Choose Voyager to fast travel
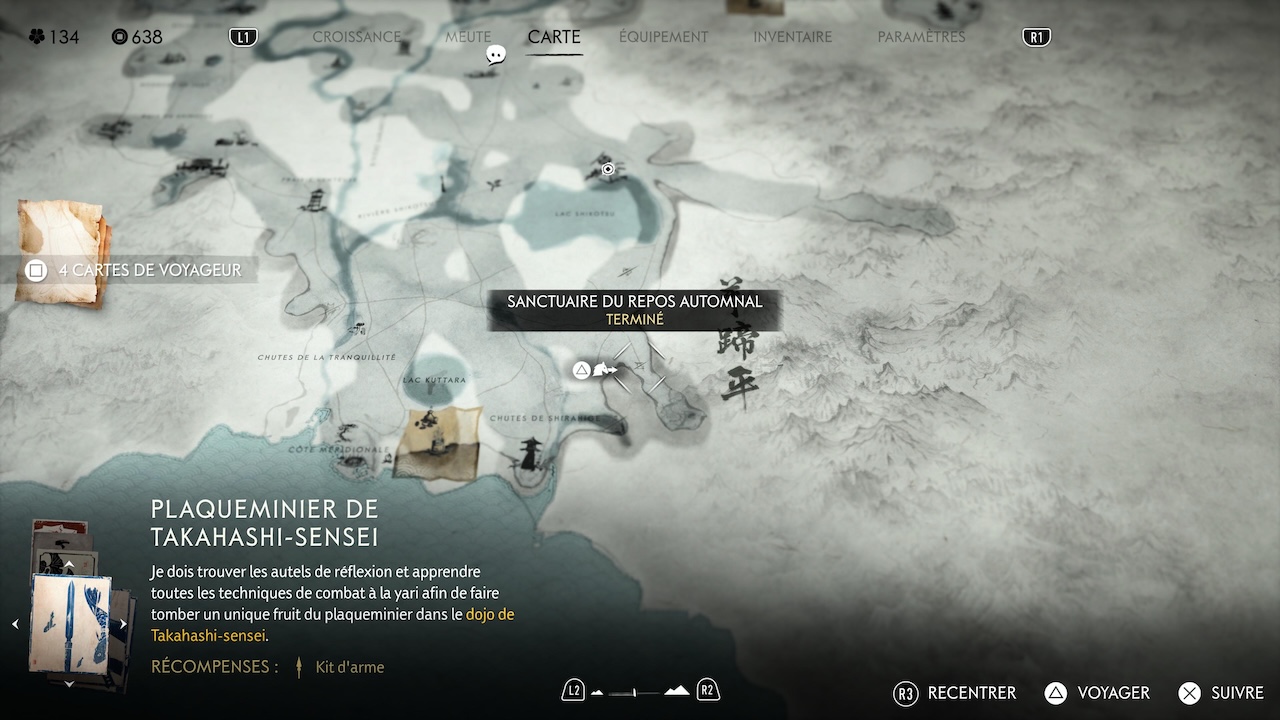The width and height of the screenshot is (1280, 720). pos(1096,693)
